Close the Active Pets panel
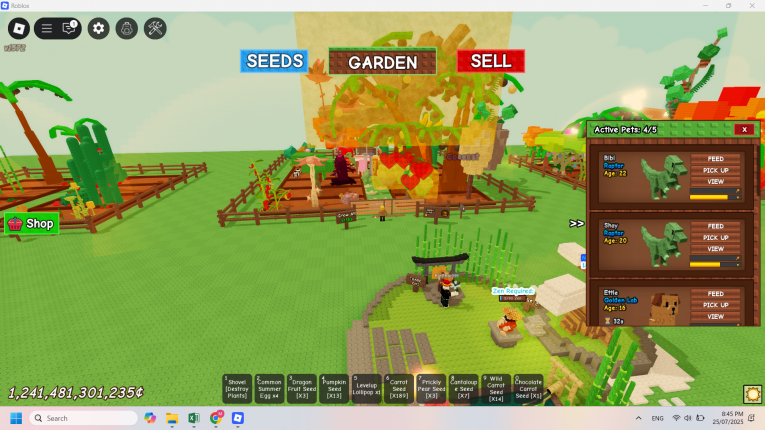The height and width of the screenshot is (430, 765). click(743, 129)
